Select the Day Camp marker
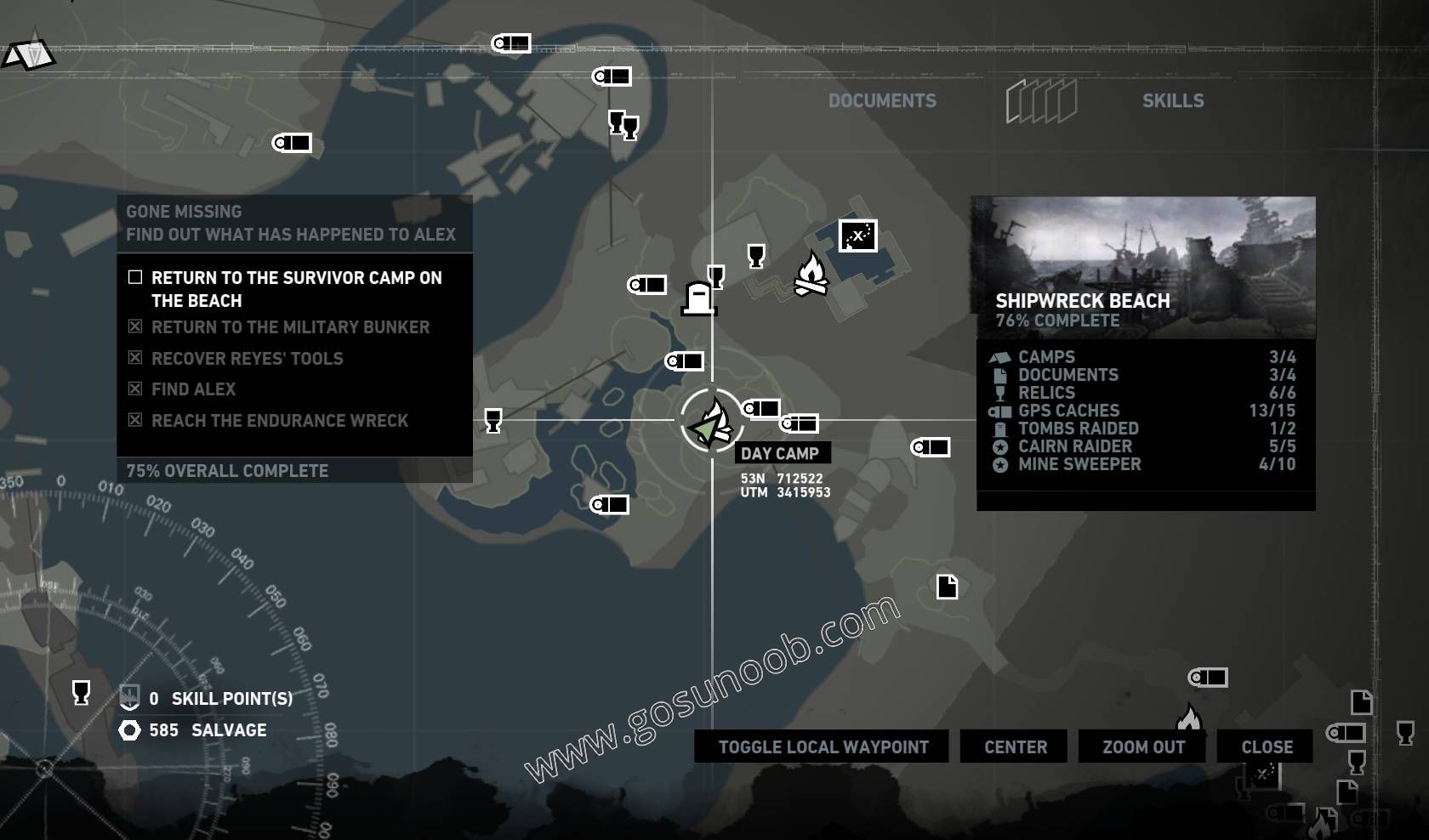 point(712,422)
